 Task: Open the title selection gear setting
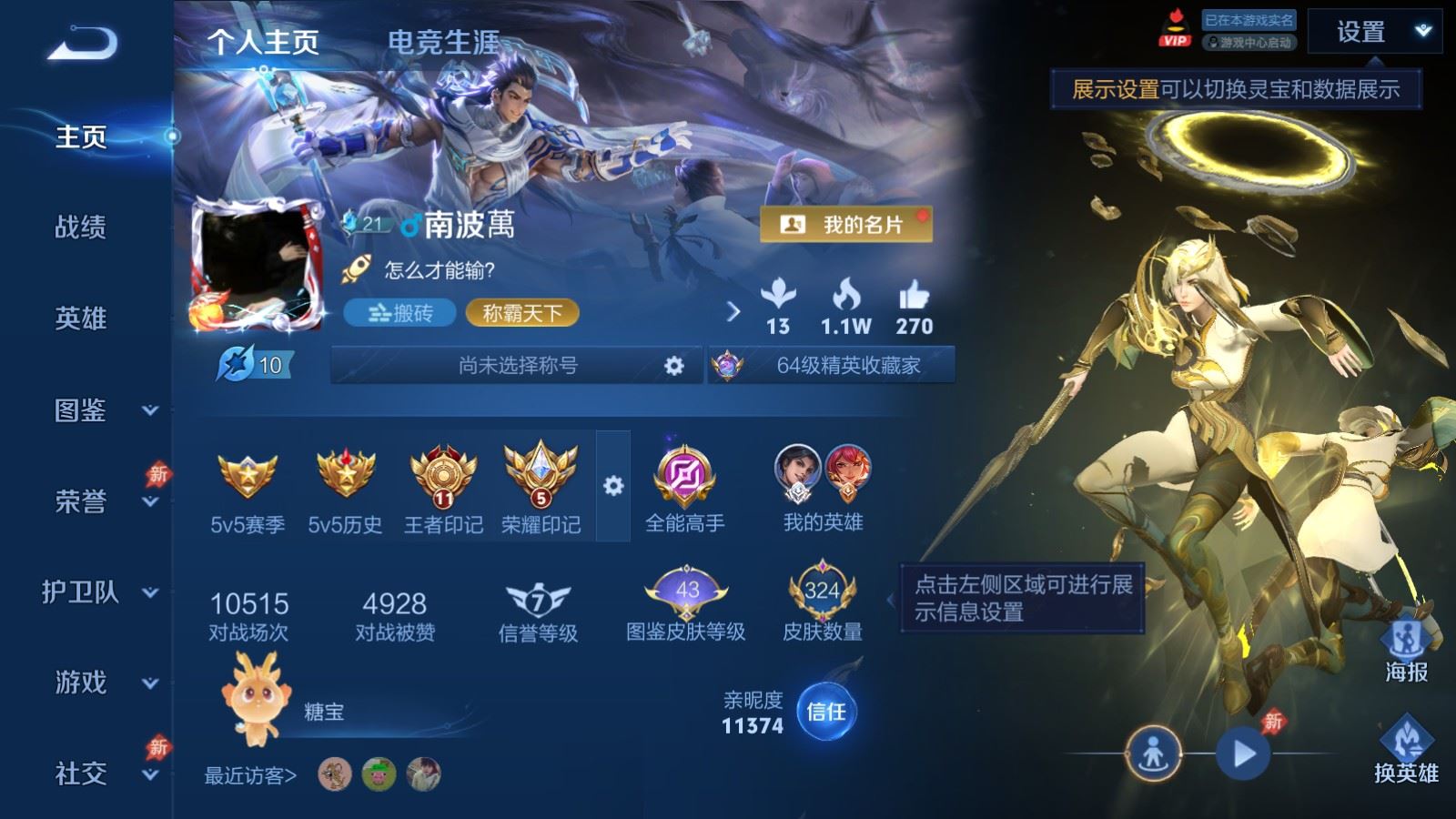673,366
